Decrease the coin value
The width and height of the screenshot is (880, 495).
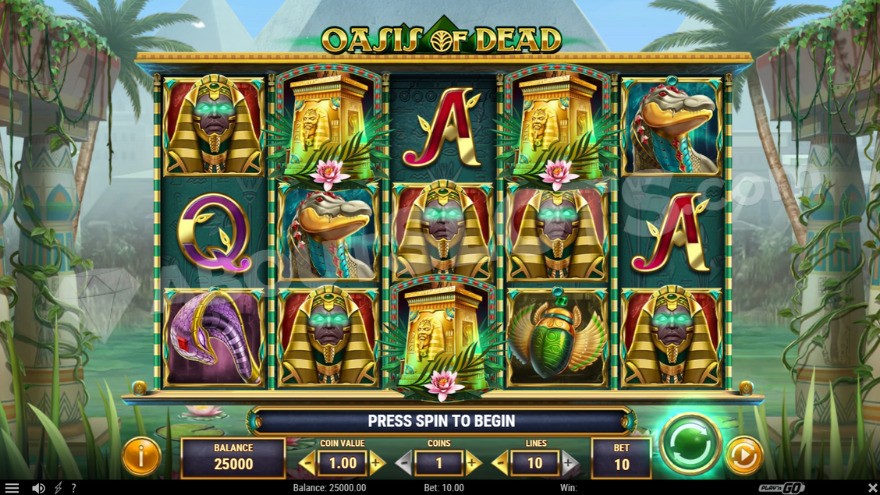click(x=308, y=463)
